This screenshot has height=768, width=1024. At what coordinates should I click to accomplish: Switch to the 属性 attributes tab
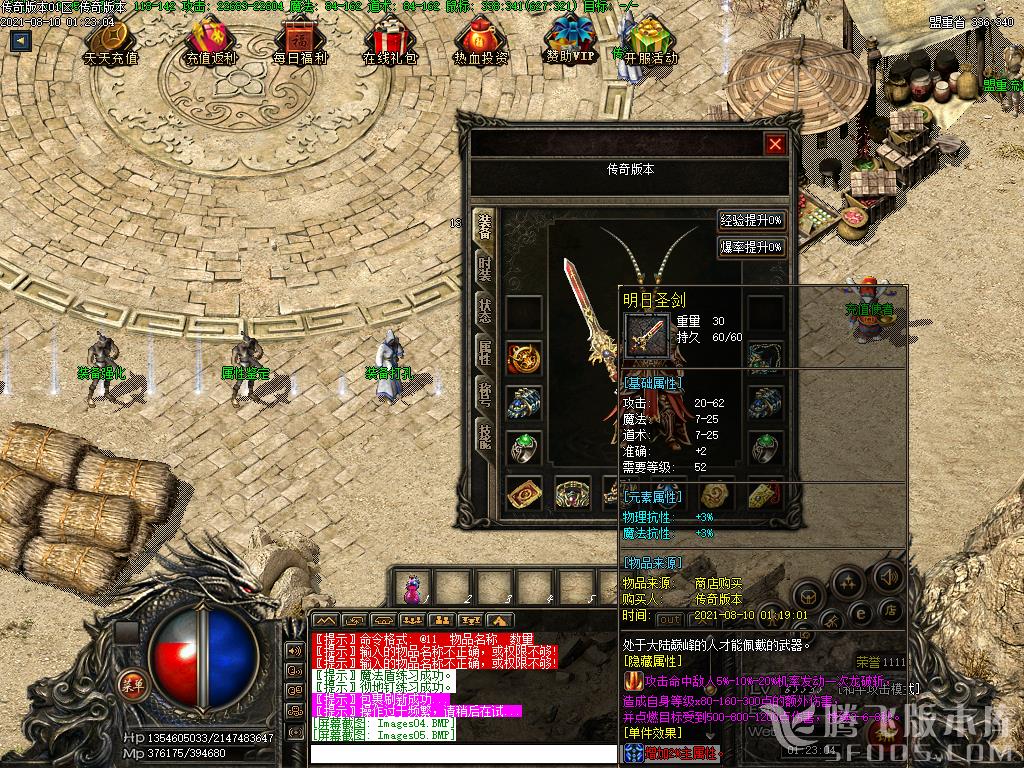click(x=484, y=351)
